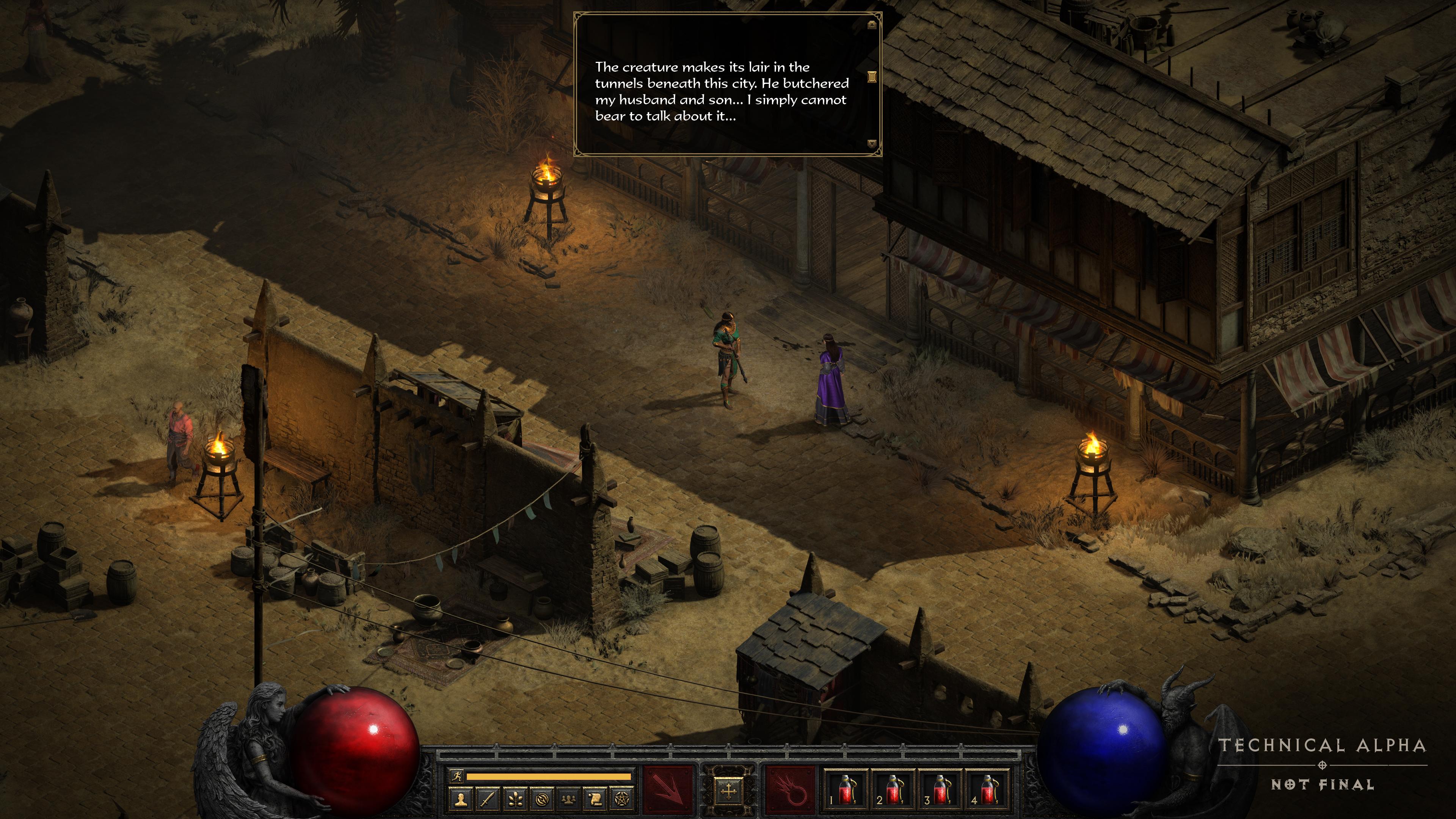Open inventory with the sword icon
Screen dimensions: 1456x819
(488, 799)
